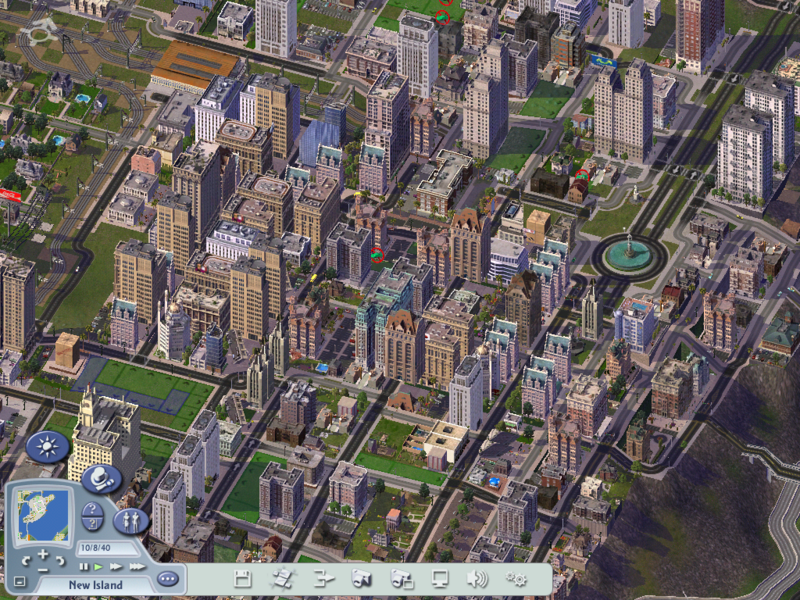Toggle the three-dots options button

[168, 578]
